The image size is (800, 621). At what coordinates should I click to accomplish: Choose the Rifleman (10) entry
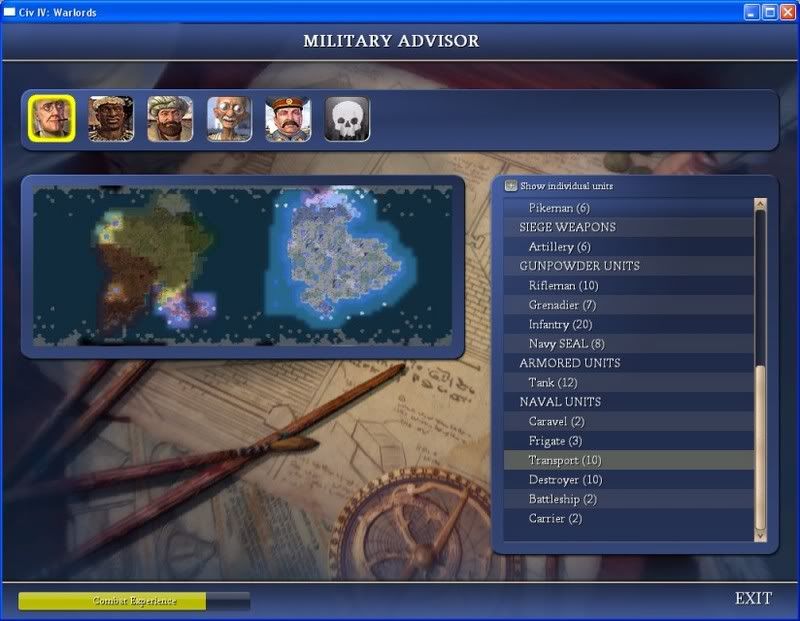563,286
